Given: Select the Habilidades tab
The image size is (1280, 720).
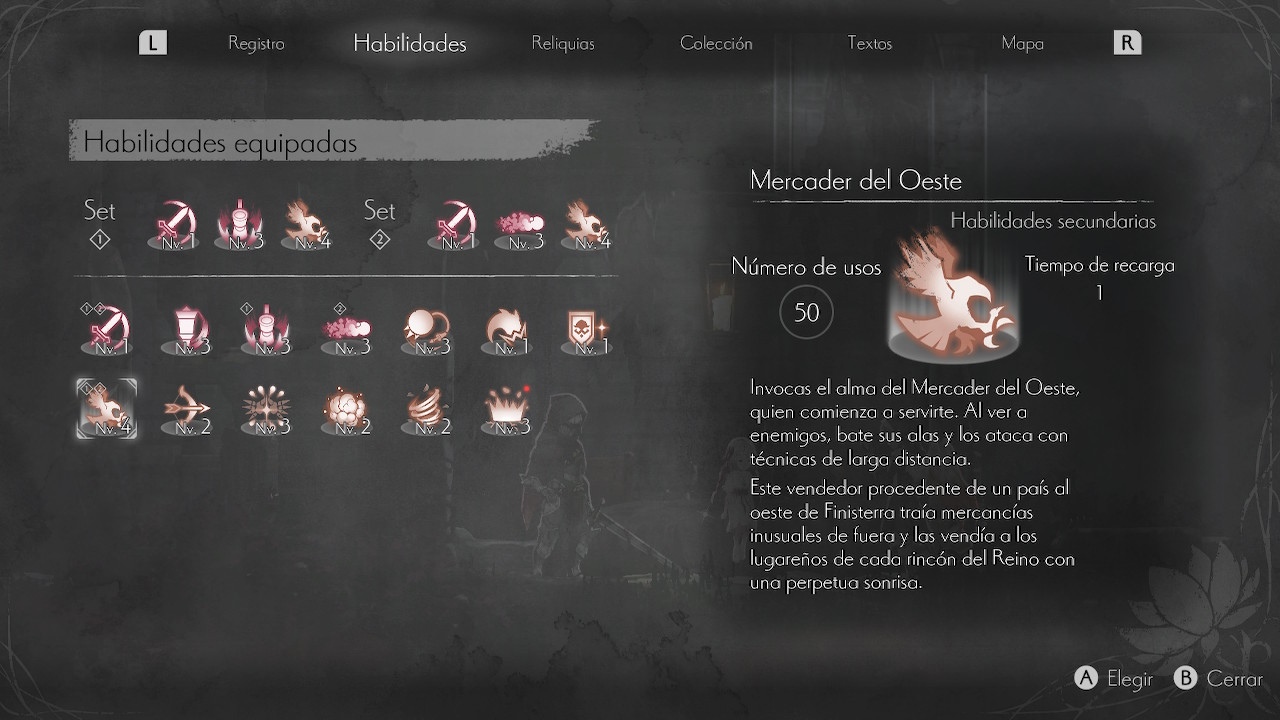Looking at the screenshot, I should (410, 43).
